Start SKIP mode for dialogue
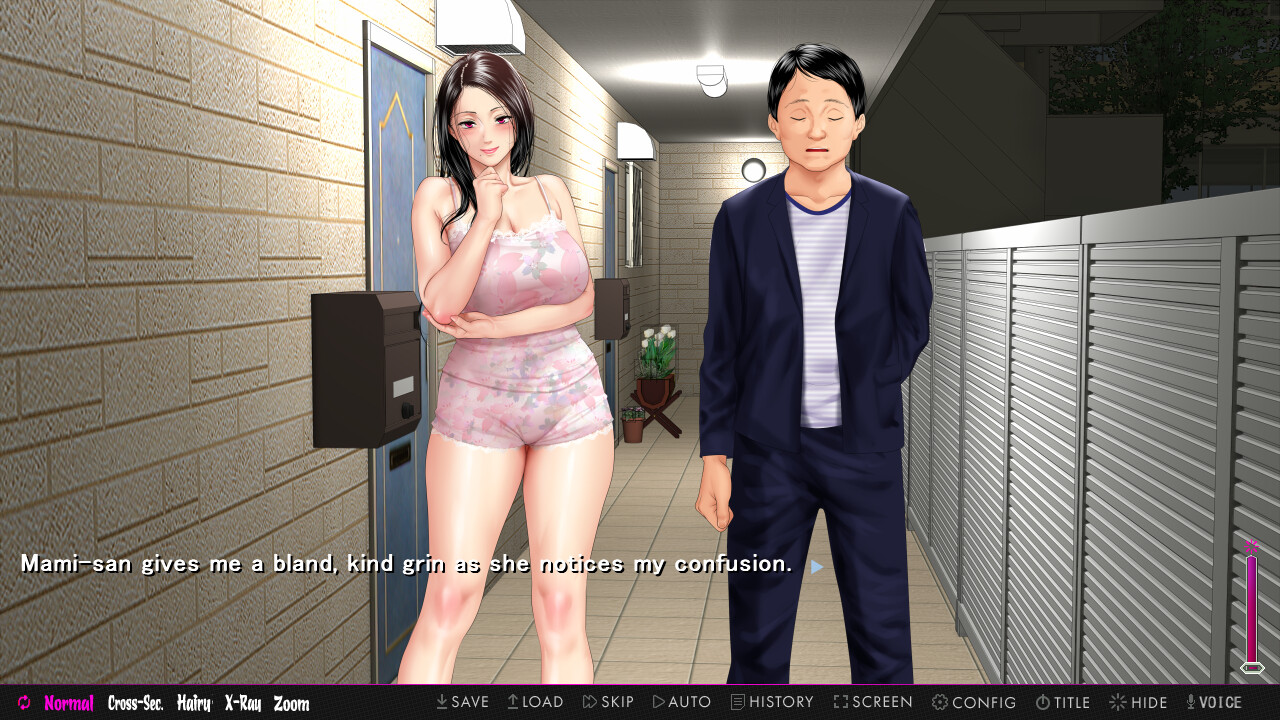 click(608, 702)
